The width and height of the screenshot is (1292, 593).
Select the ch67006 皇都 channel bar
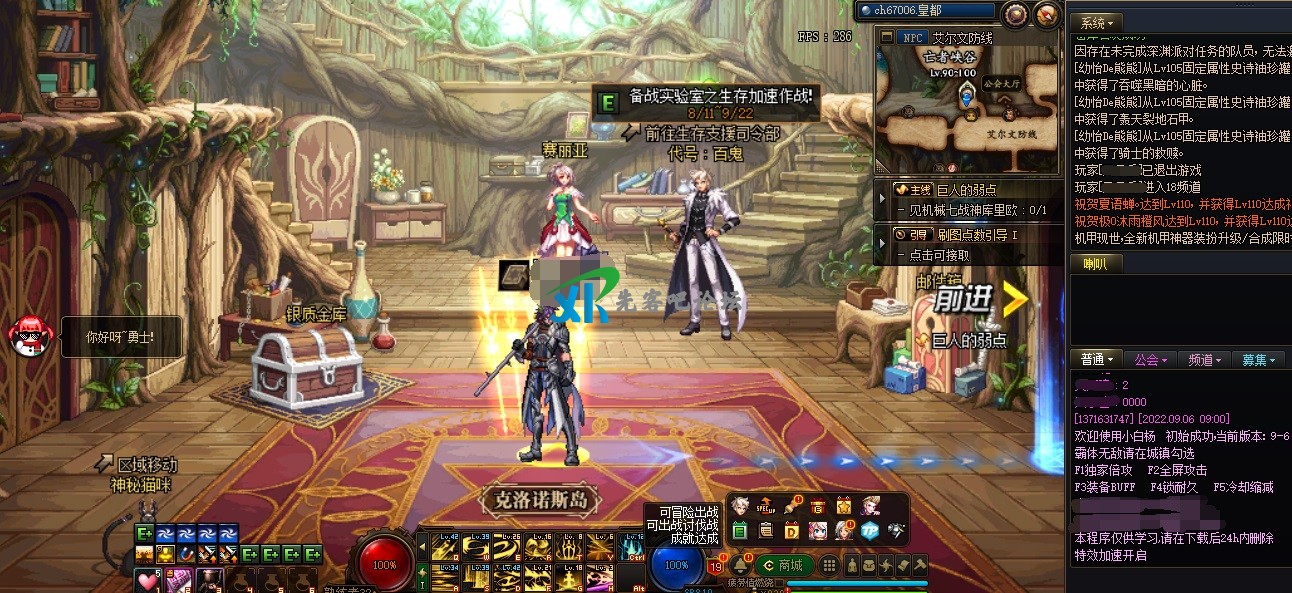925,11
